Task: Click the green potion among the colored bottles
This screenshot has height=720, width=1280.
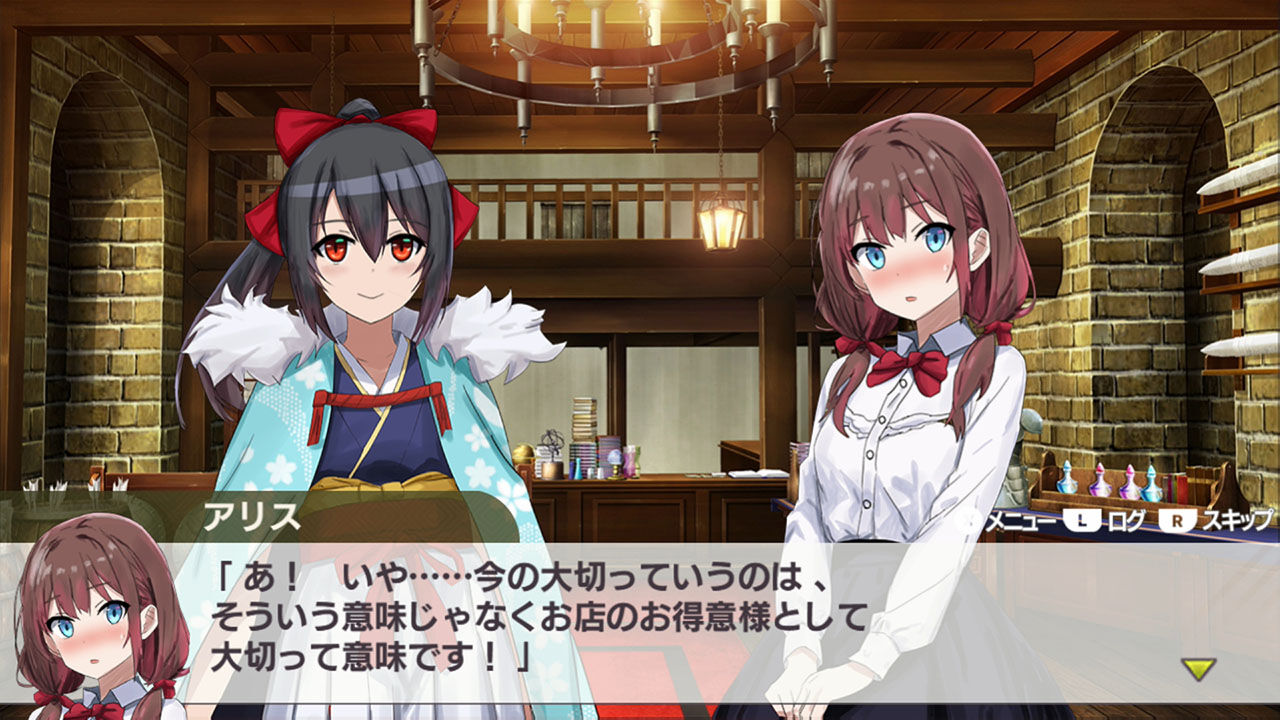Action: [1171, 485]
